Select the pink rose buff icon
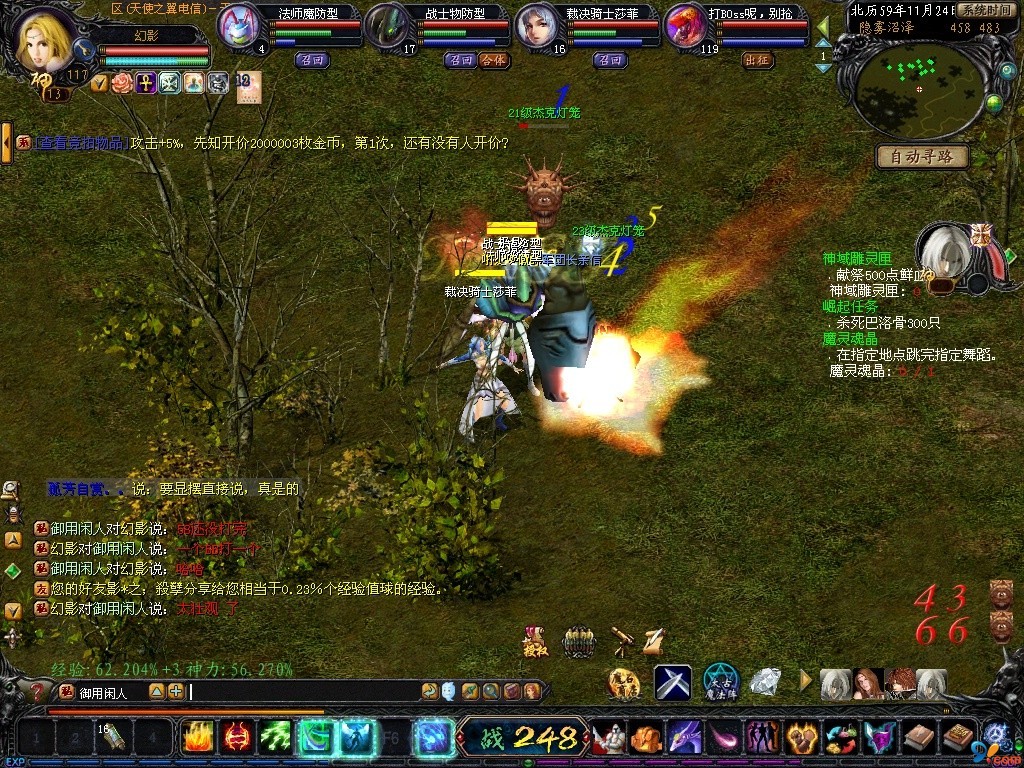Viewport: 1024px width, 768px height. [x=123, y=83]
